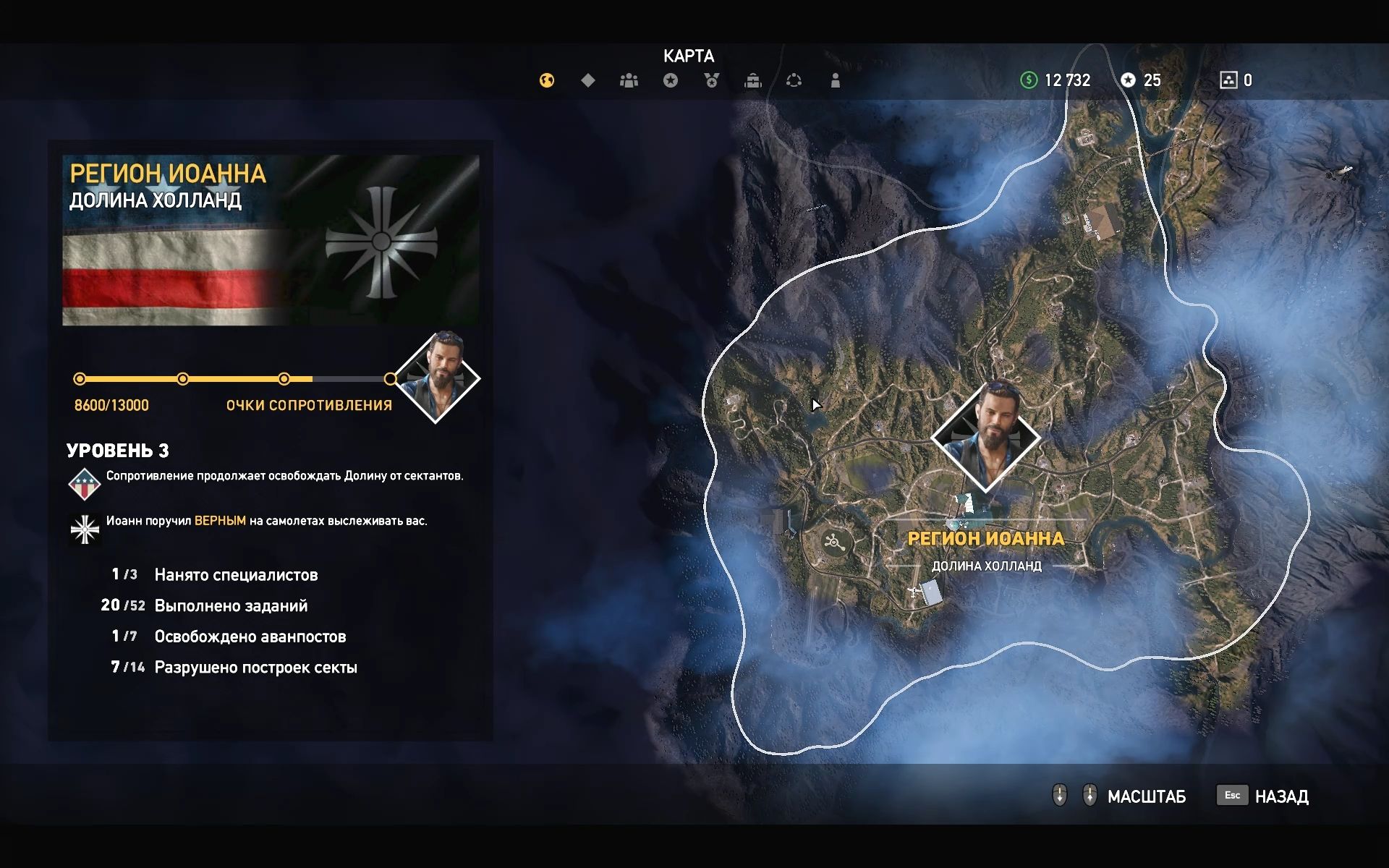Select the three-node circle tab

pyautogui.click(x=794, y=80)
